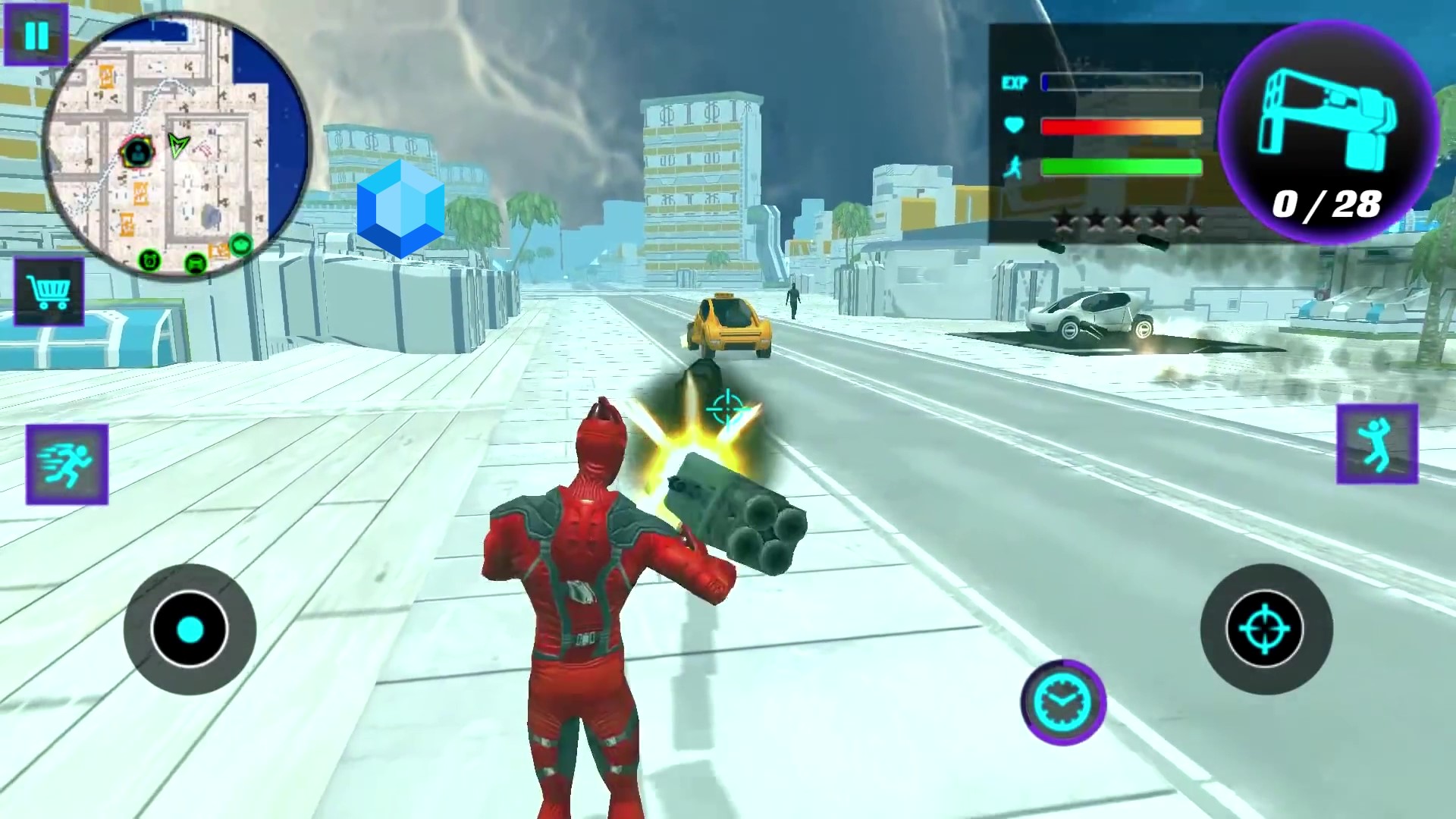This screenshot has width=1456, height=819.
Task: Activate the sprint running icon
Action: pos(67,464)
